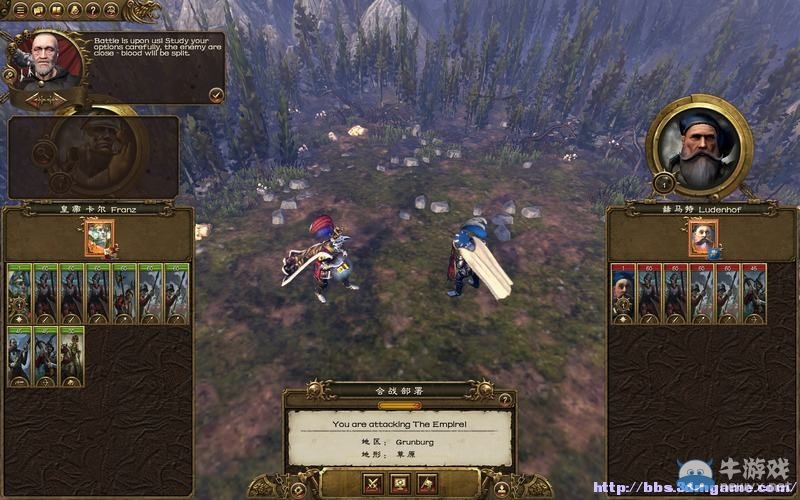This screenshot has width=800, height=500.
Task: Select Ludenhof's general card in the enemy panel
Action: tap(702, 239)
